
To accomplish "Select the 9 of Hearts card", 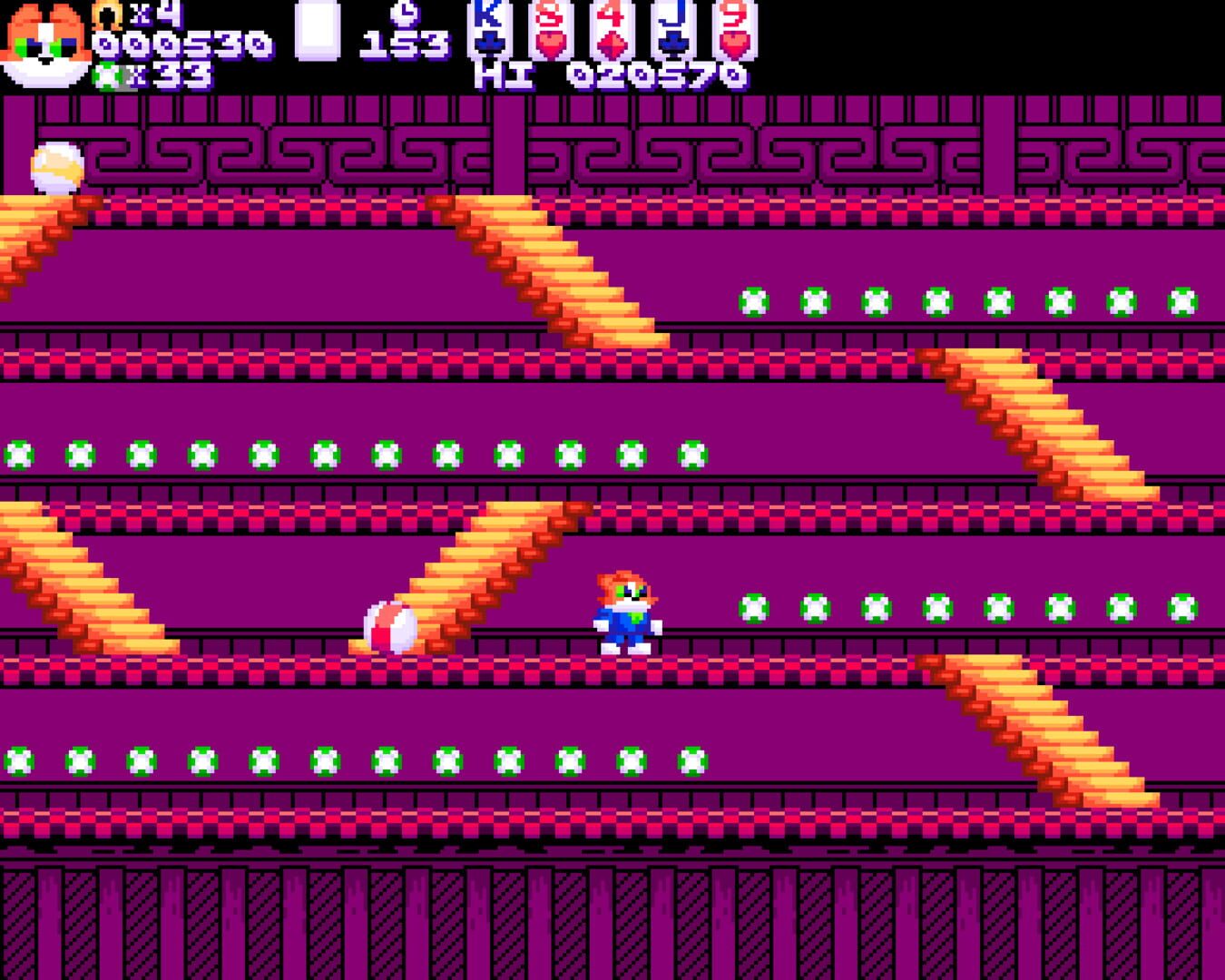I will tap(733, 32).
